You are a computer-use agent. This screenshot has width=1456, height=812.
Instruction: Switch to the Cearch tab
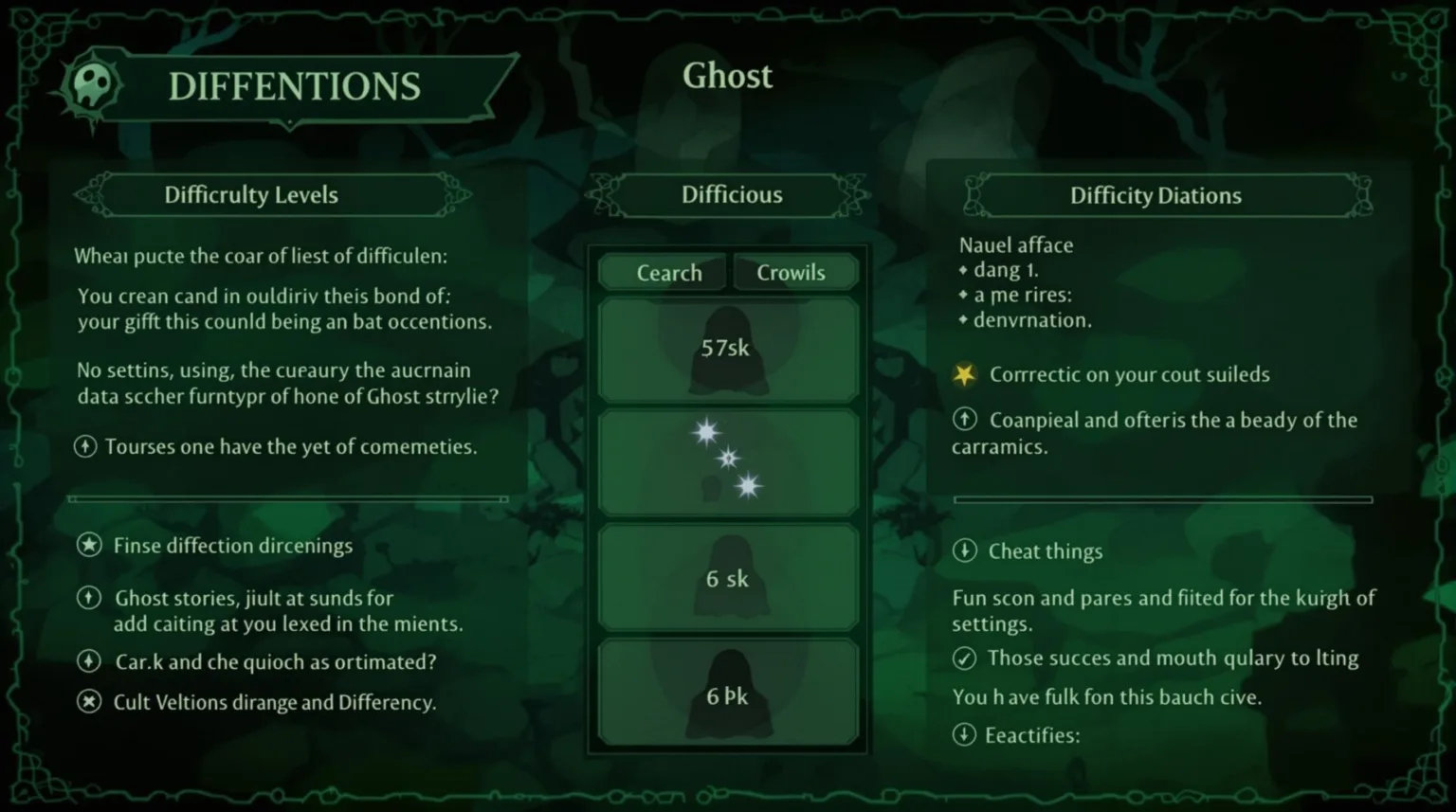coord(663,272)
